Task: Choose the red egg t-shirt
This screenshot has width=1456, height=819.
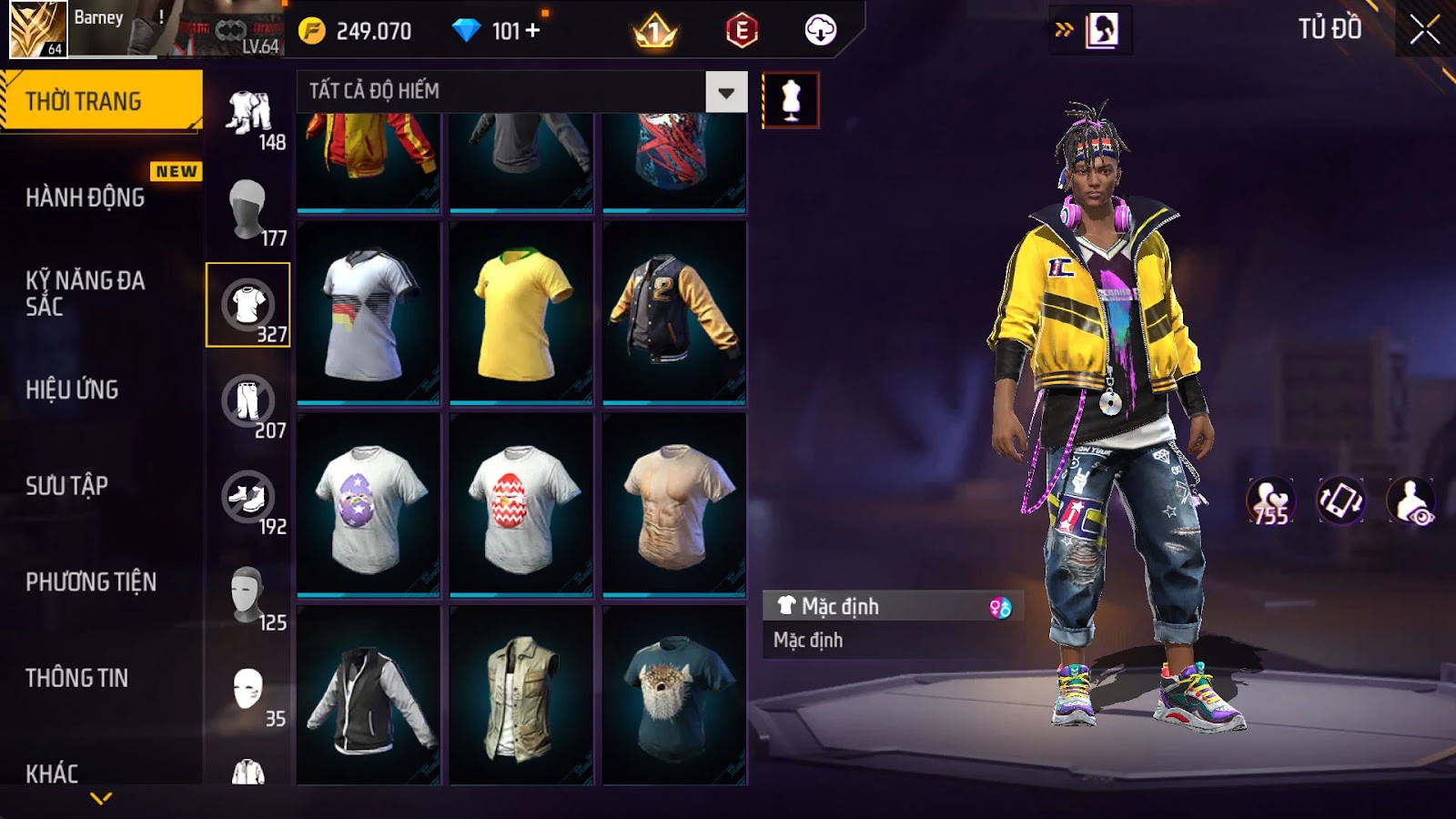Action: click(521, 506)
